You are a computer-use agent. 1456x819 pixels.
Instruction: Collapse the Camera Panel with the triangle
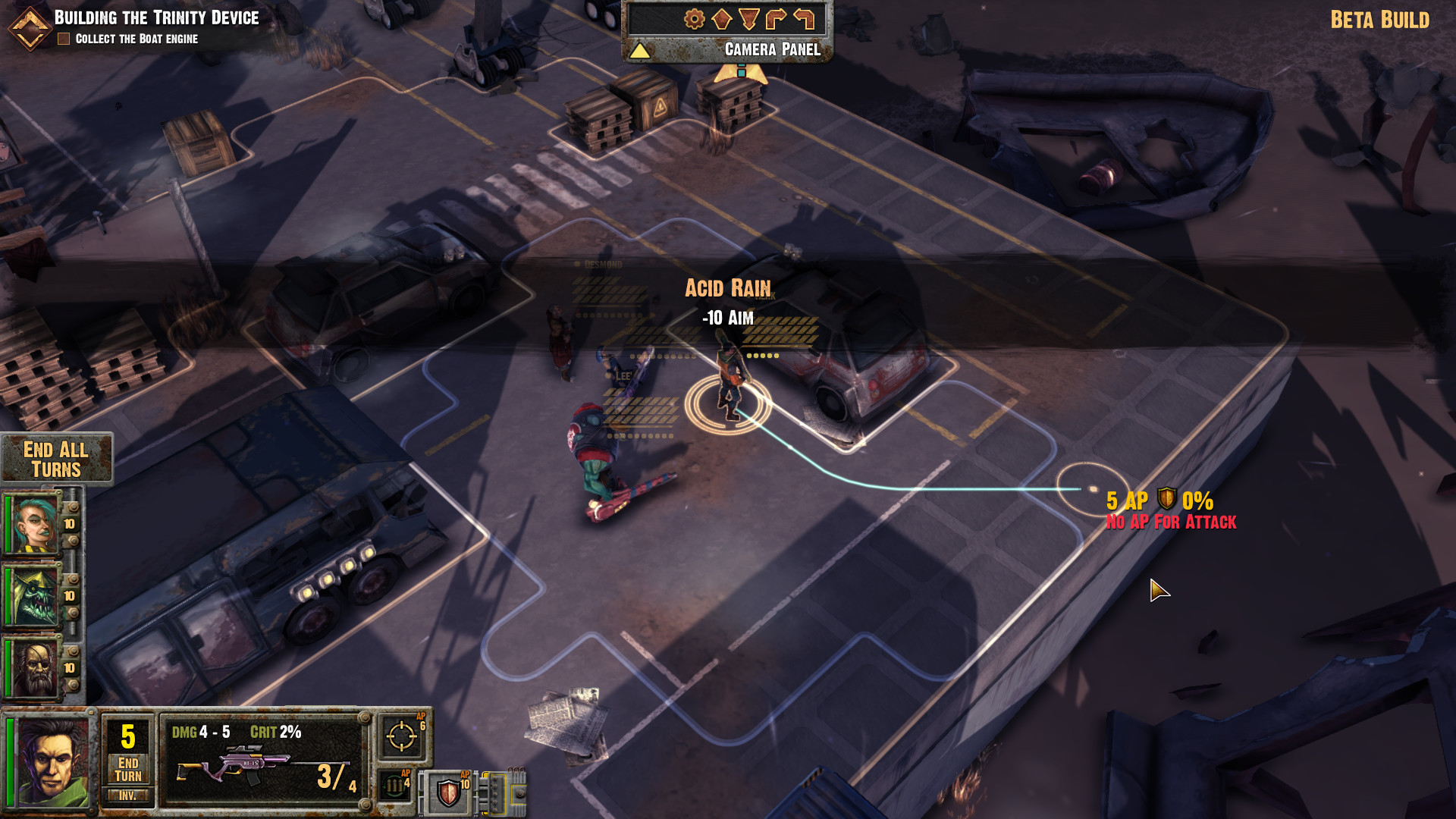[640, 52]
